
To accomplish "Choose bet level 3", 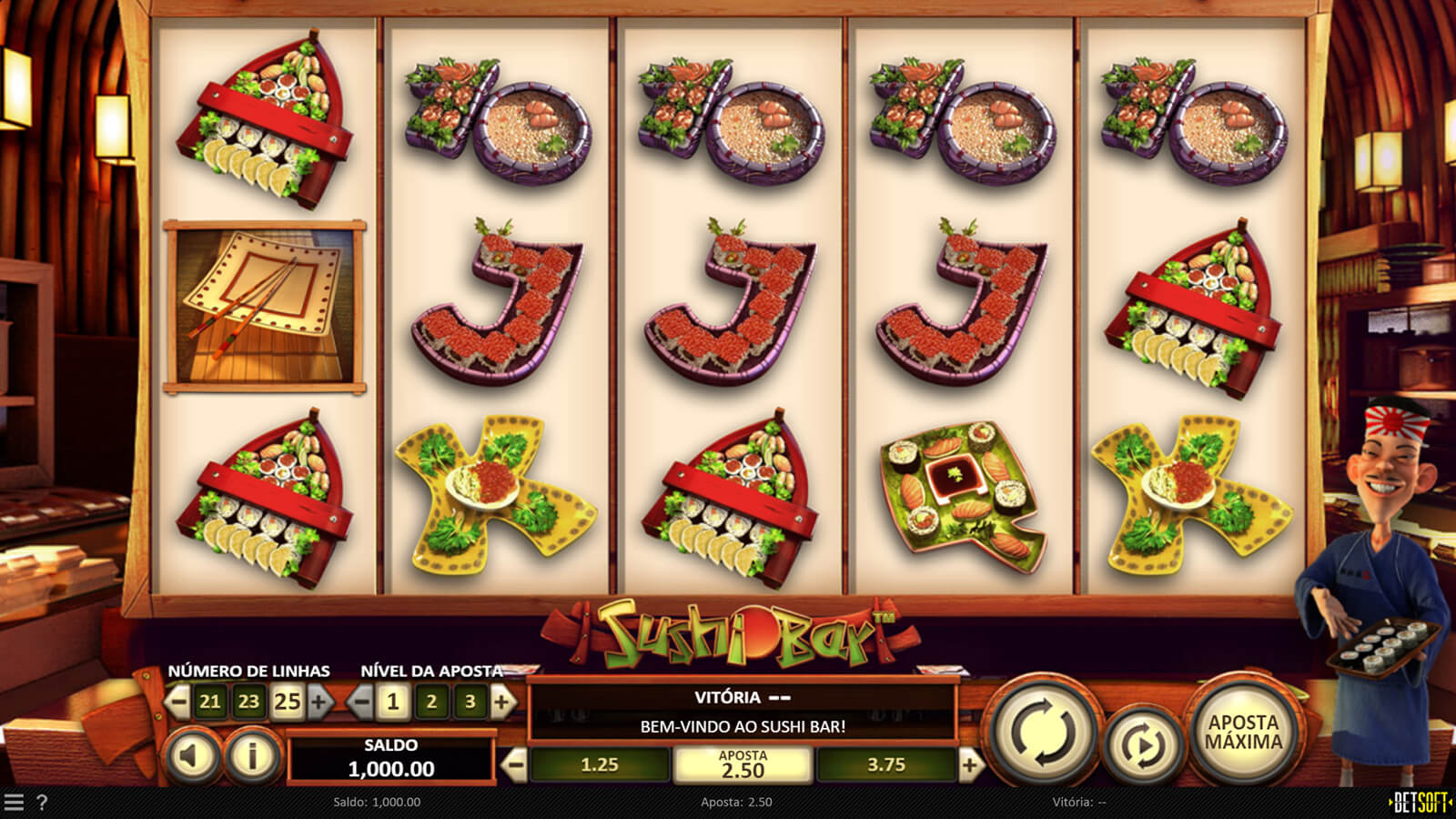I will point(470,702).
